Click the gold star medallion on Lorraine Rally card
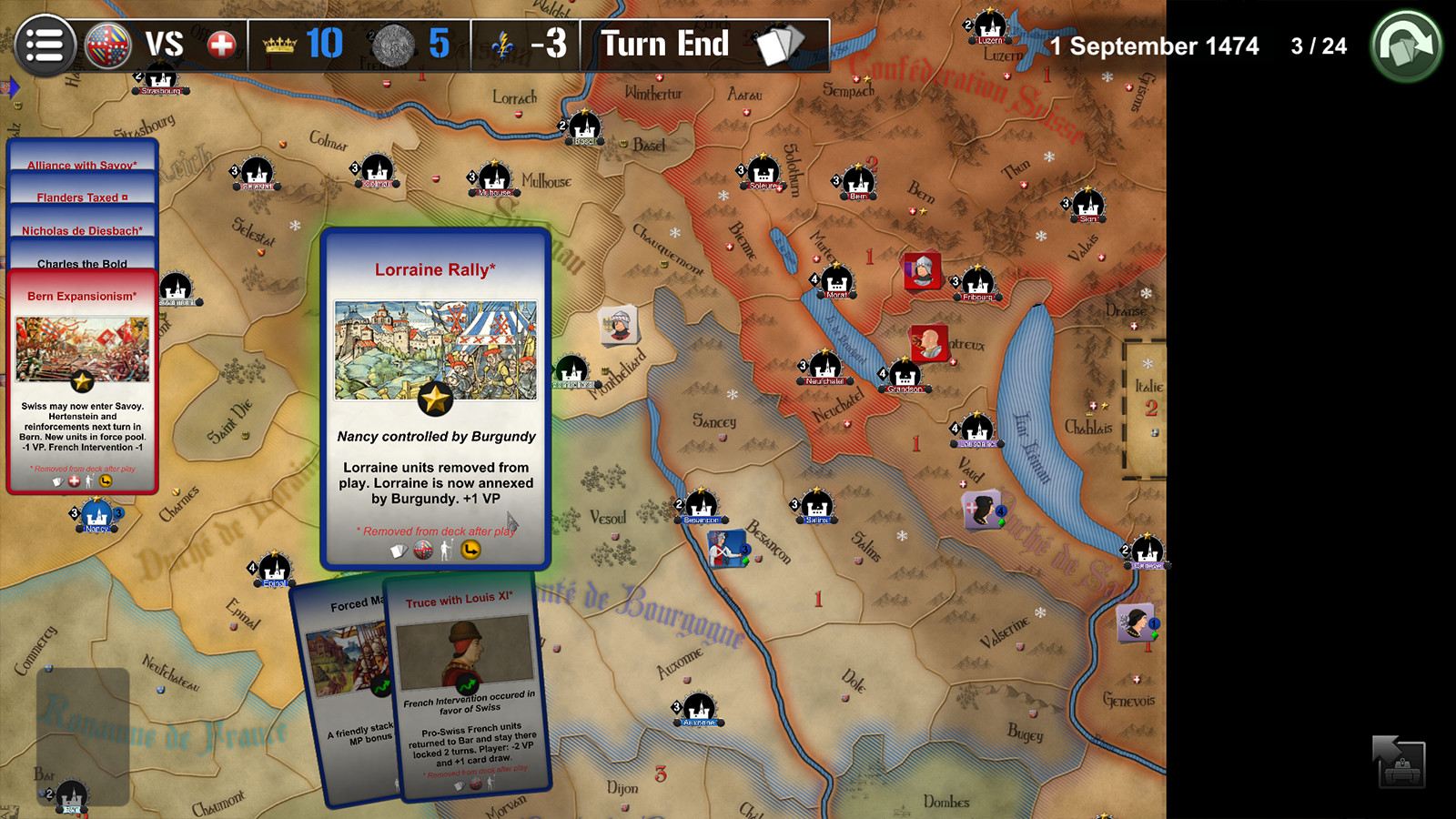The width and height of the screenshot is (1456, 819). point(436,399)
